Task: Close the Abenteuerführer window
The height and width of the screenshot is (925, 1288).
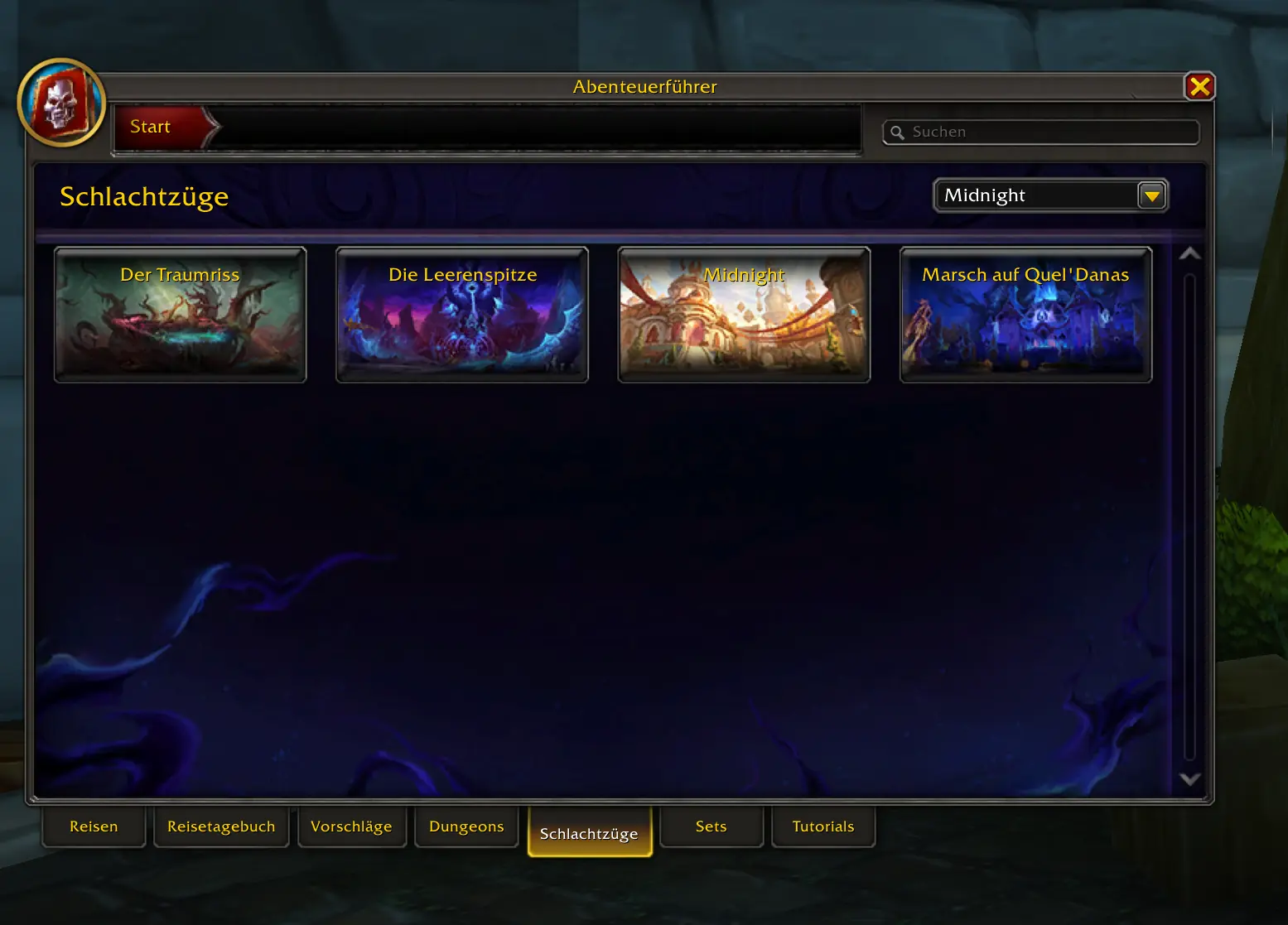Action: coord(1199,86)
